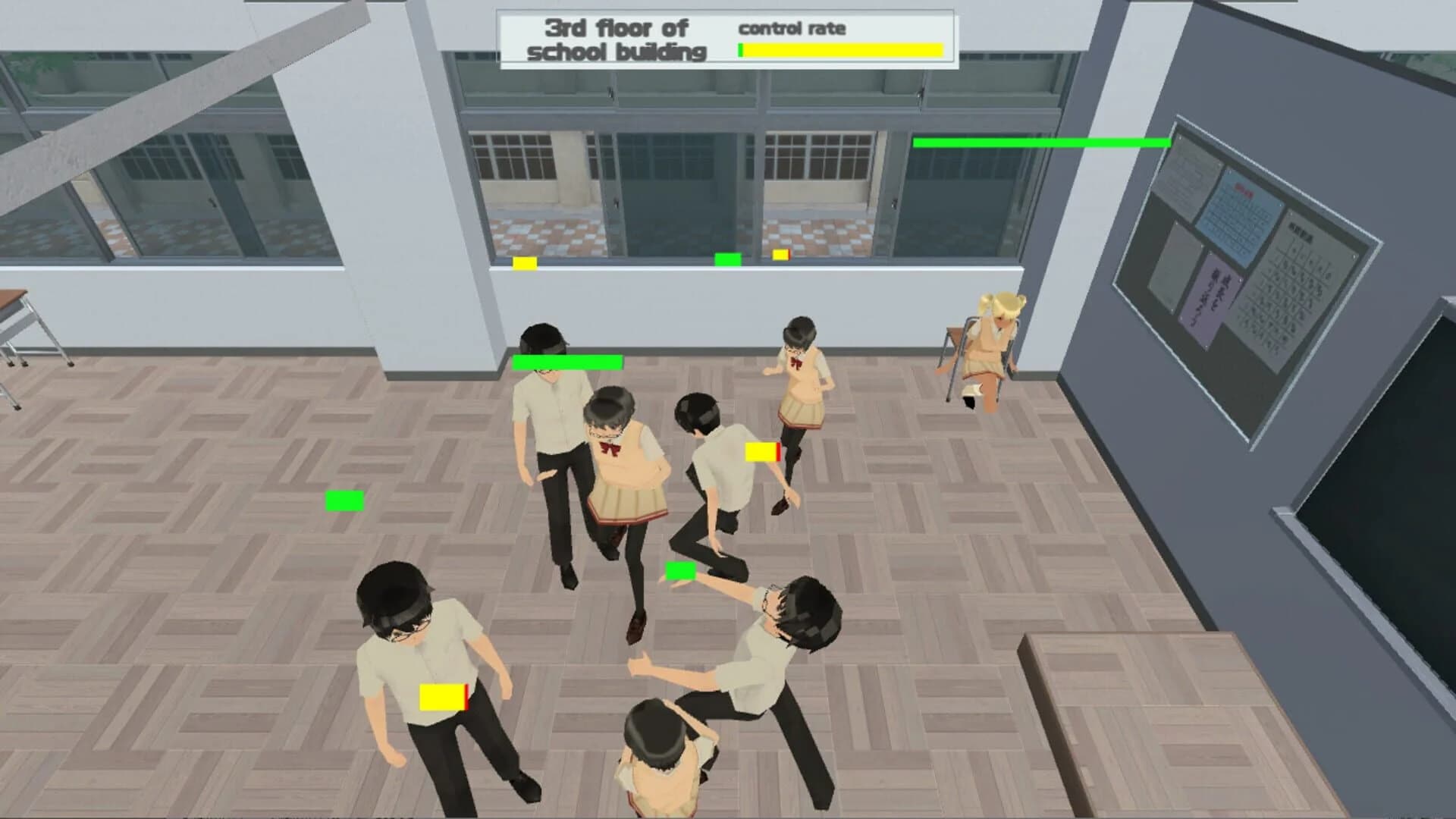Click the 'control rate' text label
The width and height of the screenshot is (1456, 819).
tap(793, 28)
